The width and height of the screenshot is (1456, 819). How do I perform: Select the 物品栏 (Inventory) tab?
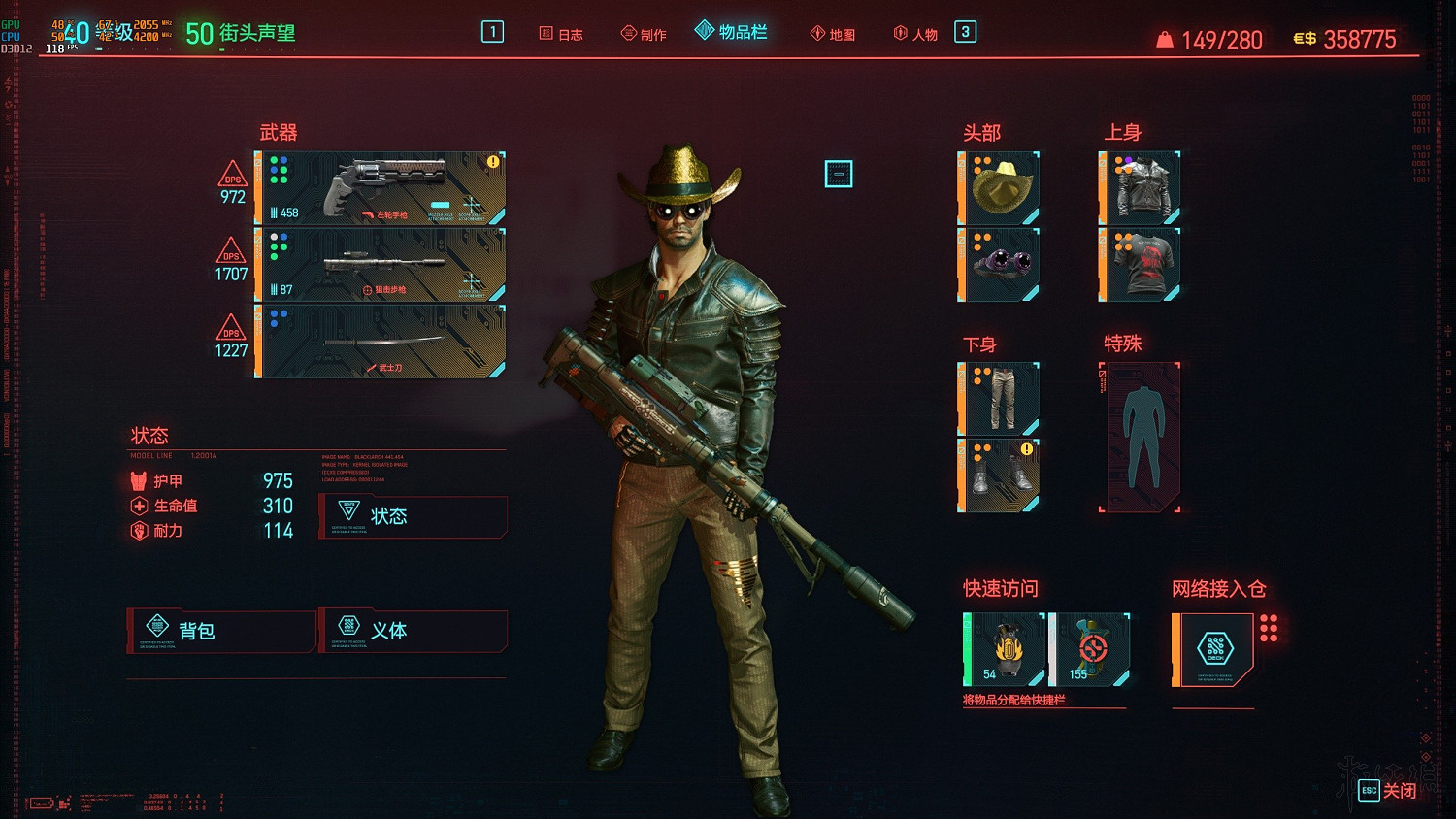coord(732,32)
